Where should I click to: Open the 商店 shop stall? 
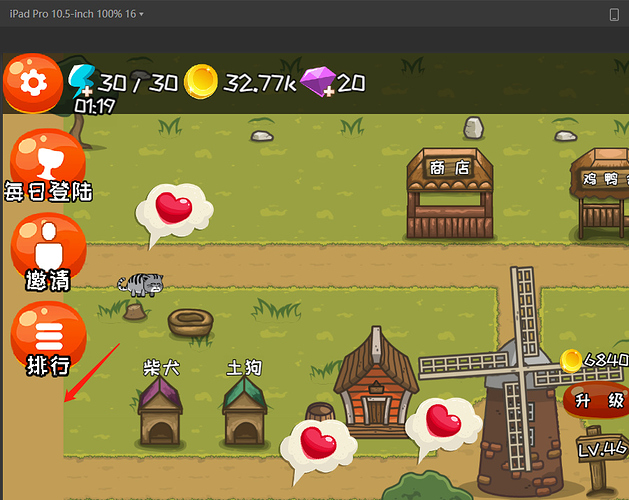pyautogui.click(x=449, y=195)
